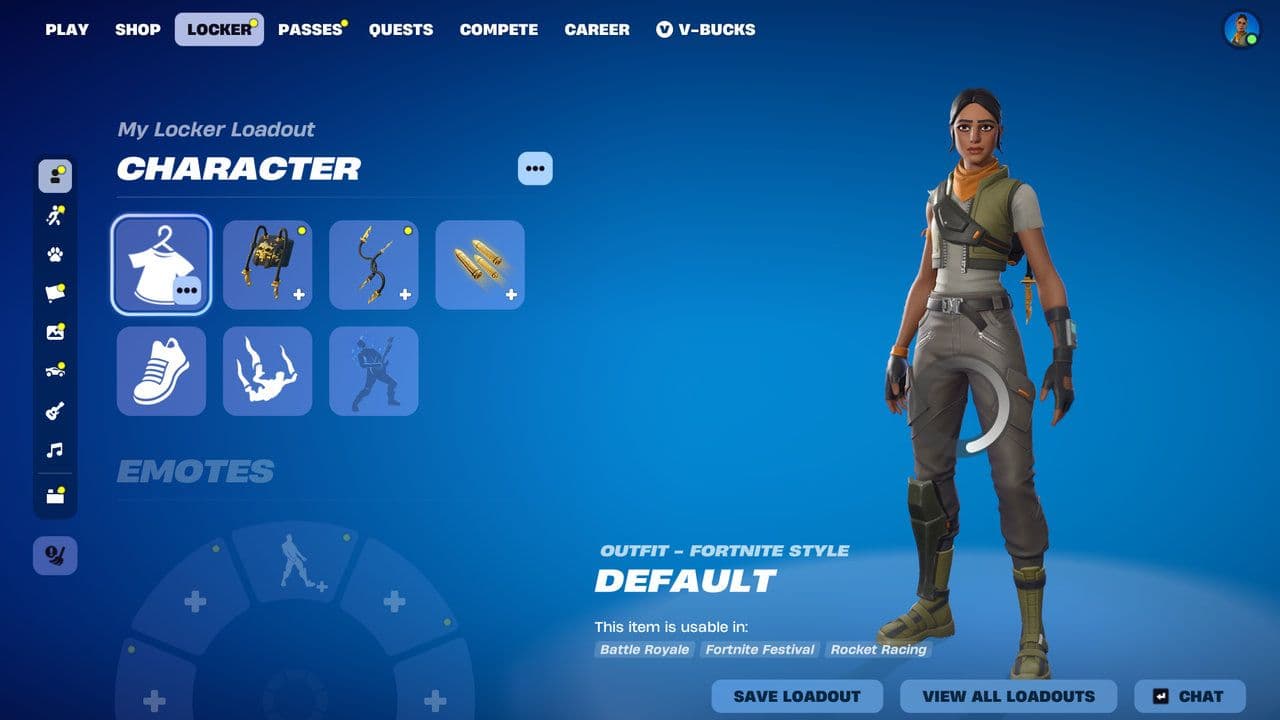Switch to the Shop tab

point(138,29)
